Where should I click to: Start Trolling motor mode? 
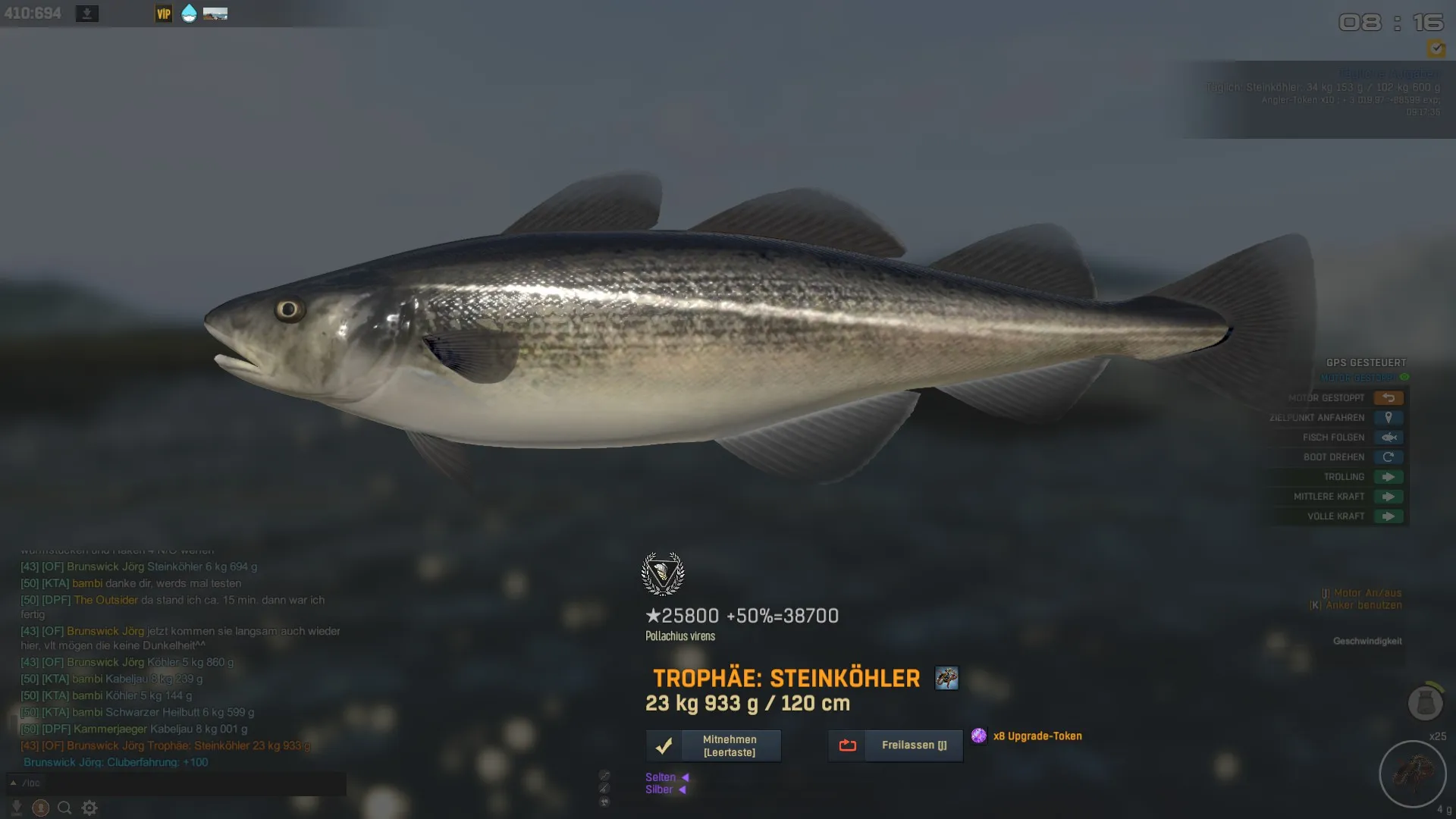[1389, 477]
